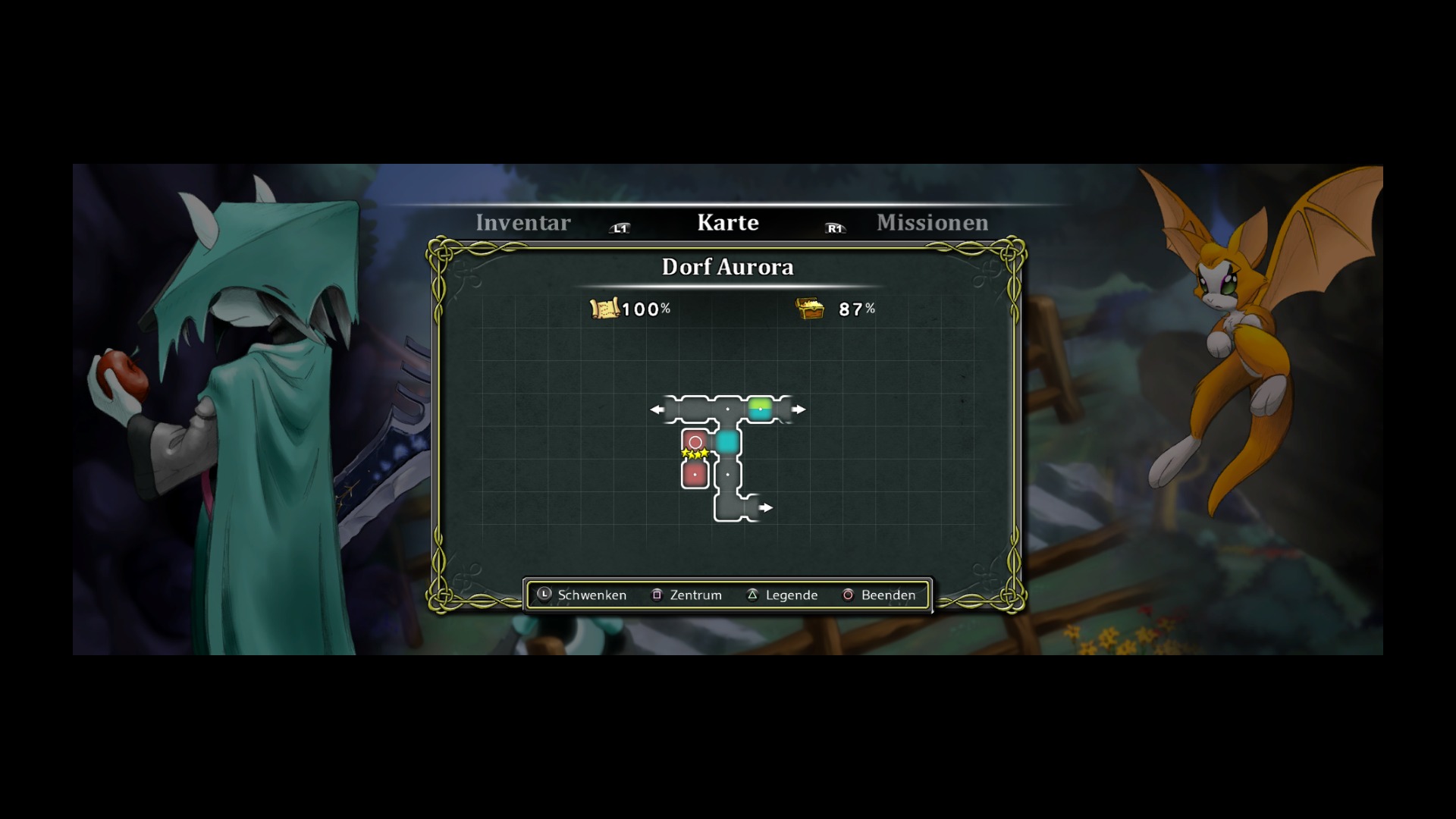Click the red room with circle marker
The image size is (1456, 819).
[695, 441]
